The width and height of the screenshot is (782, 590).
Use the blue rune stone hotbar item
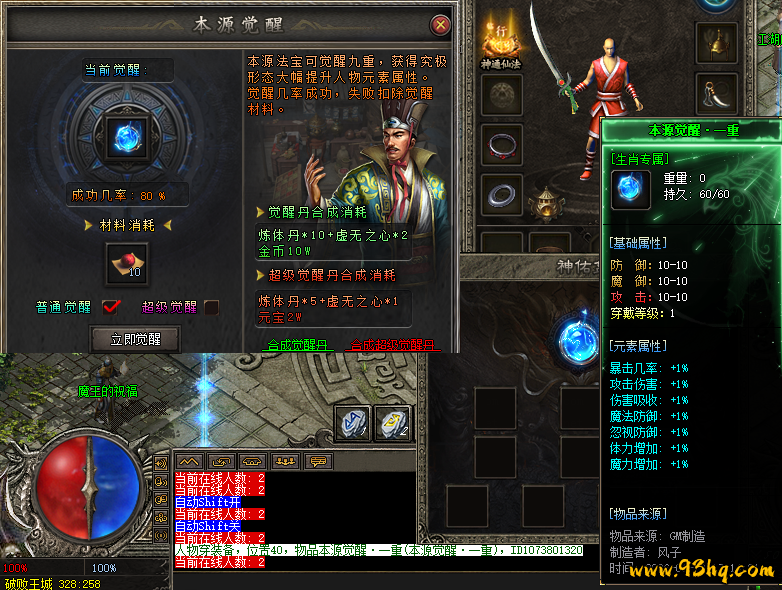point(355,422)
